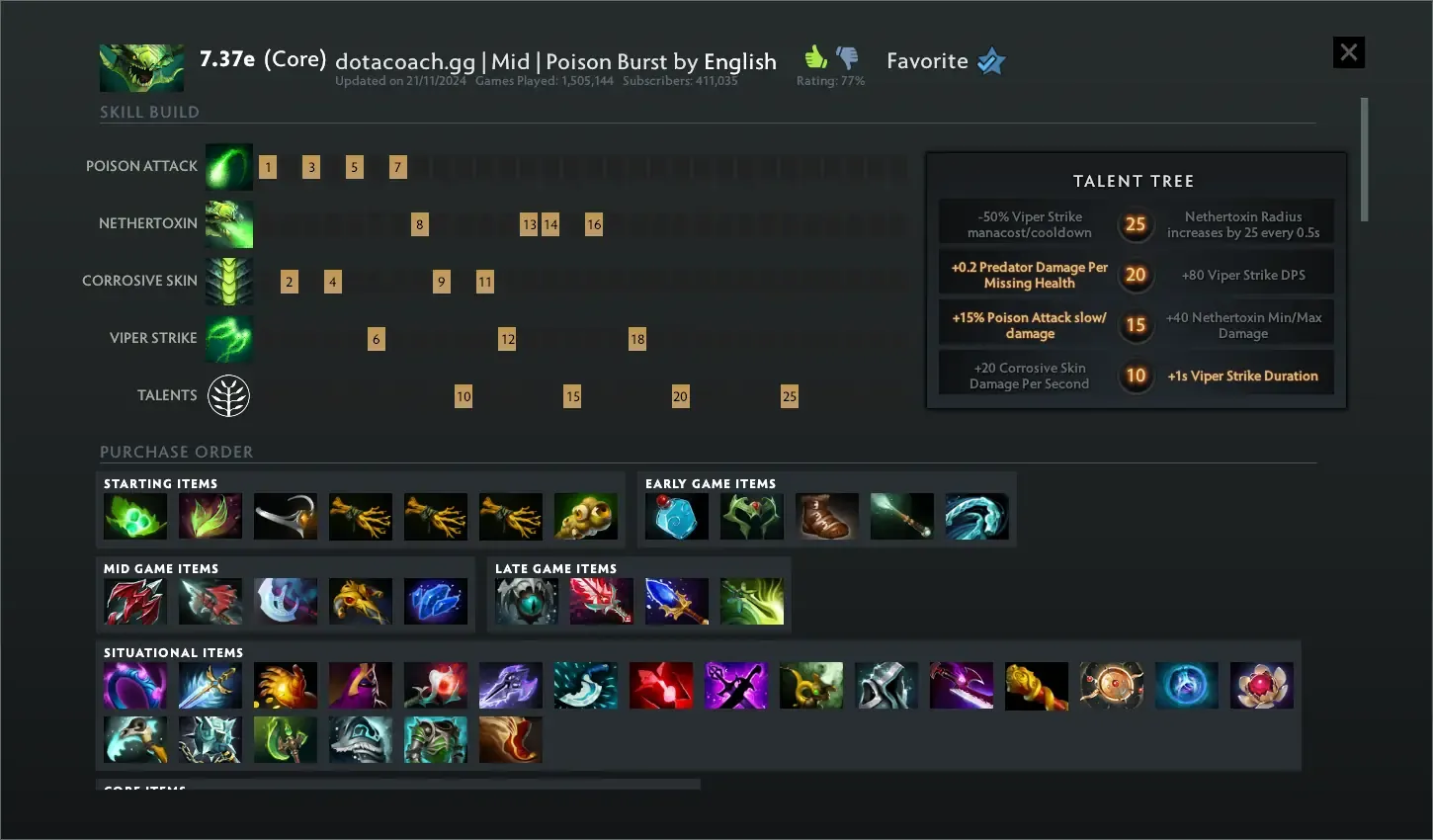Choose the +1s Viper Strike Duration talent
The height and width of the screenshot is (840, 1433).
point(1242,376)
